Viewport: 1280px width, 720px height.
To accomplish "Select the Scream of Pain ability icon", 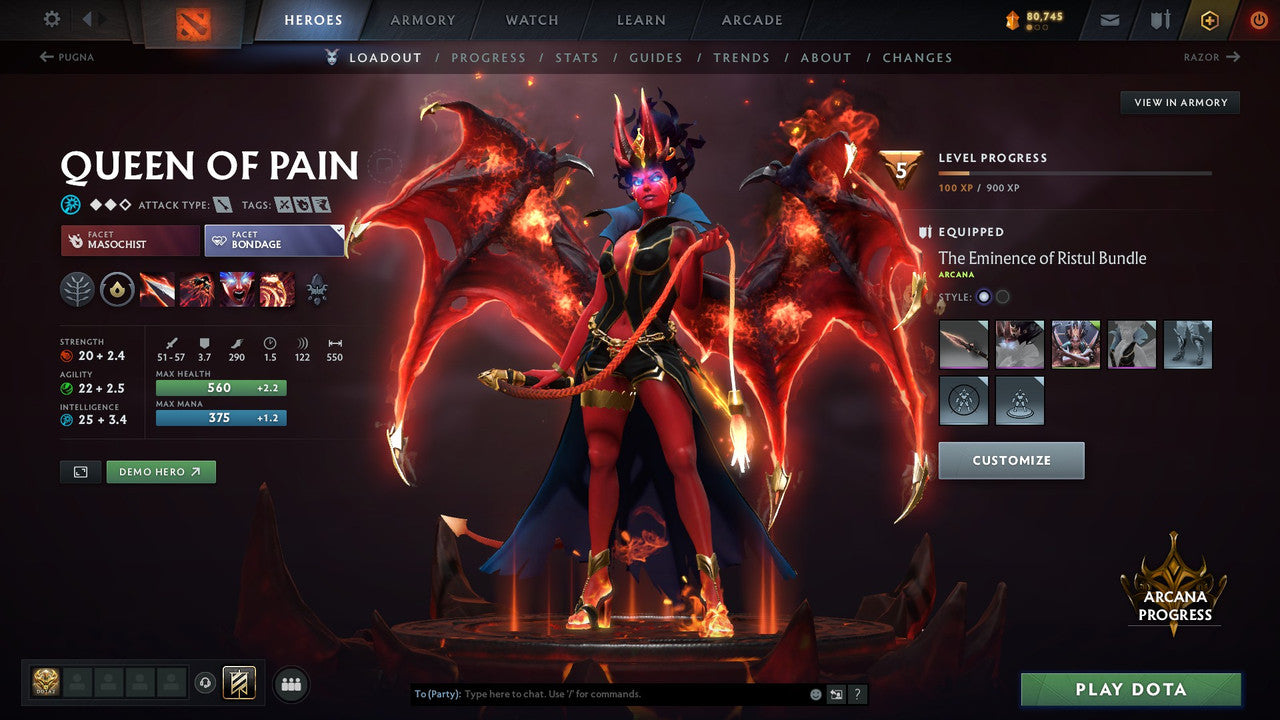I will pyautogui.click(x=238, y=290).
